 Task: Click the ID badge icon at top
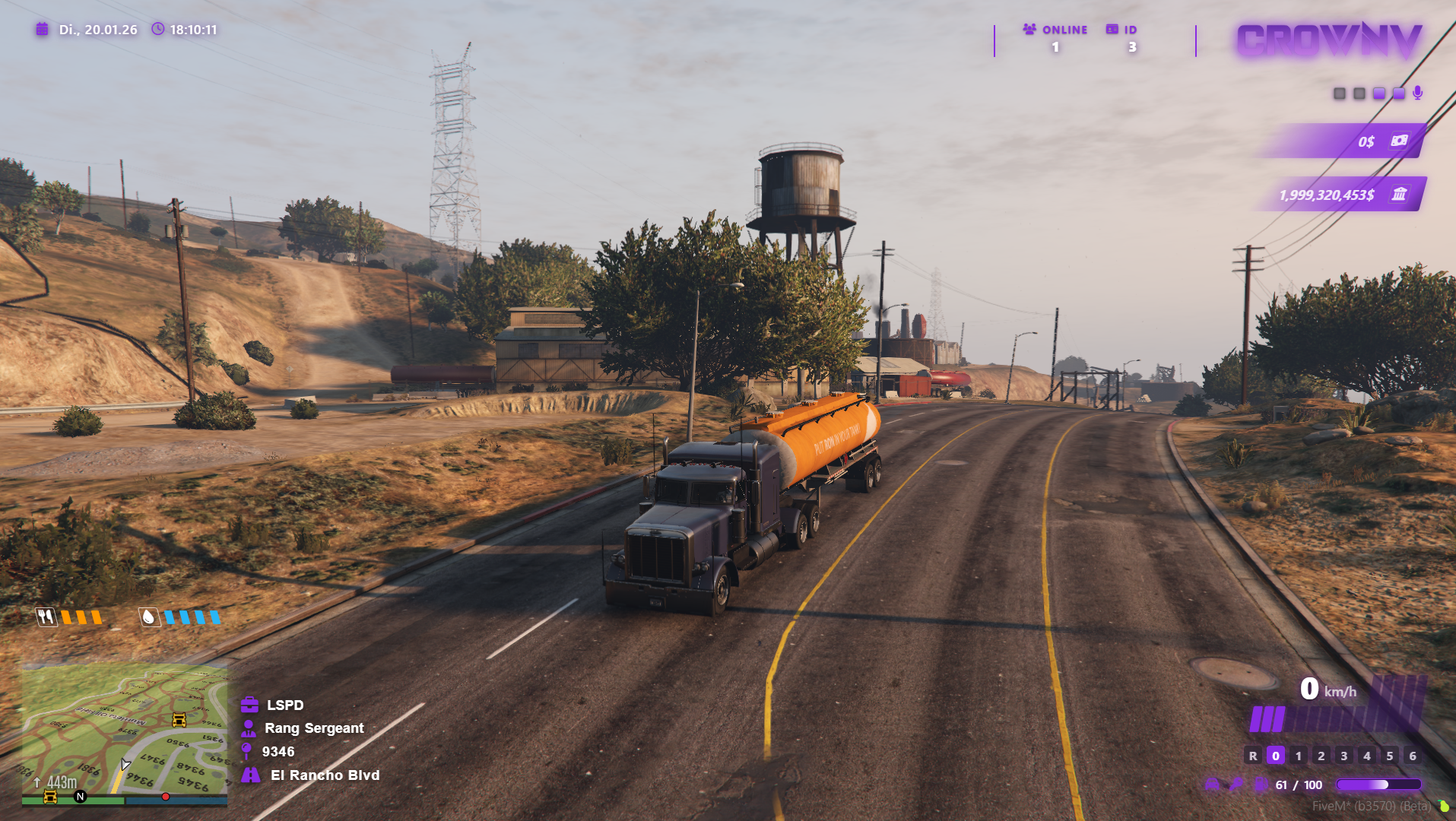click(1113, 29)
